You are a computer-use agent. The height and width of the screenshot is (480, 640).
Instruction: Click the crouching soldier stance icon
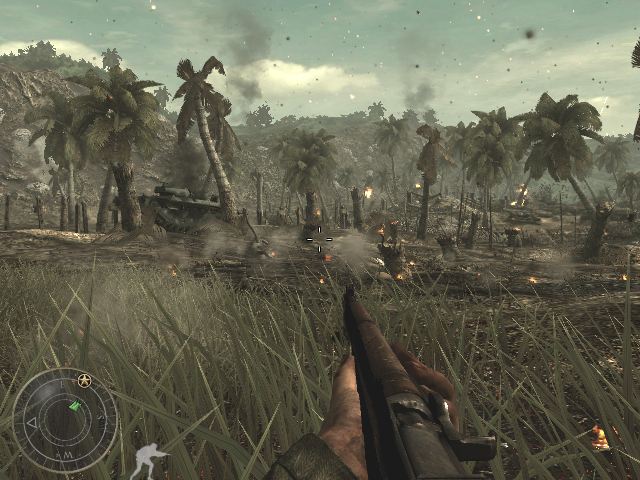(150, 460)
